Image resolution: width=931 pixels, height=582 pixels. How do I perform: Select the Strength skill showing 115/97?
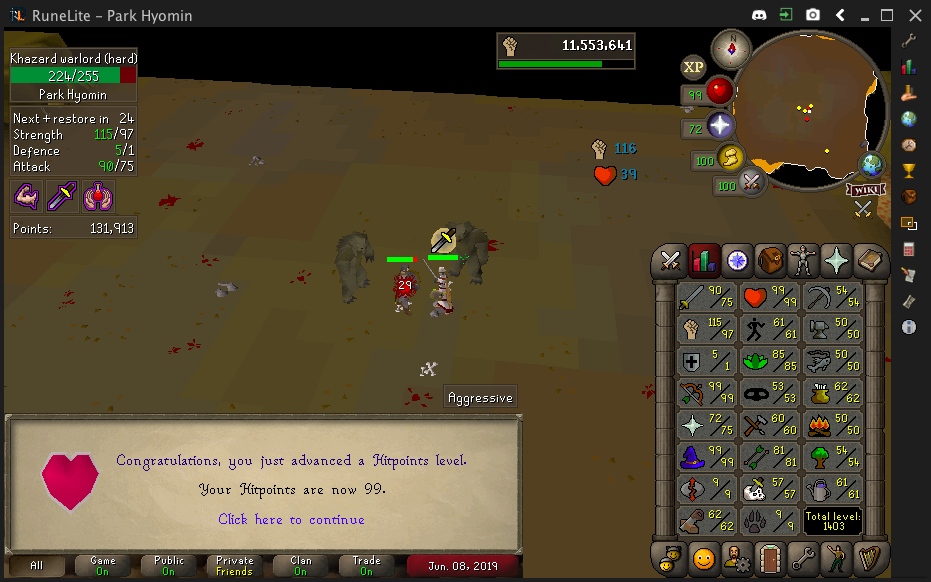point(705,328)
